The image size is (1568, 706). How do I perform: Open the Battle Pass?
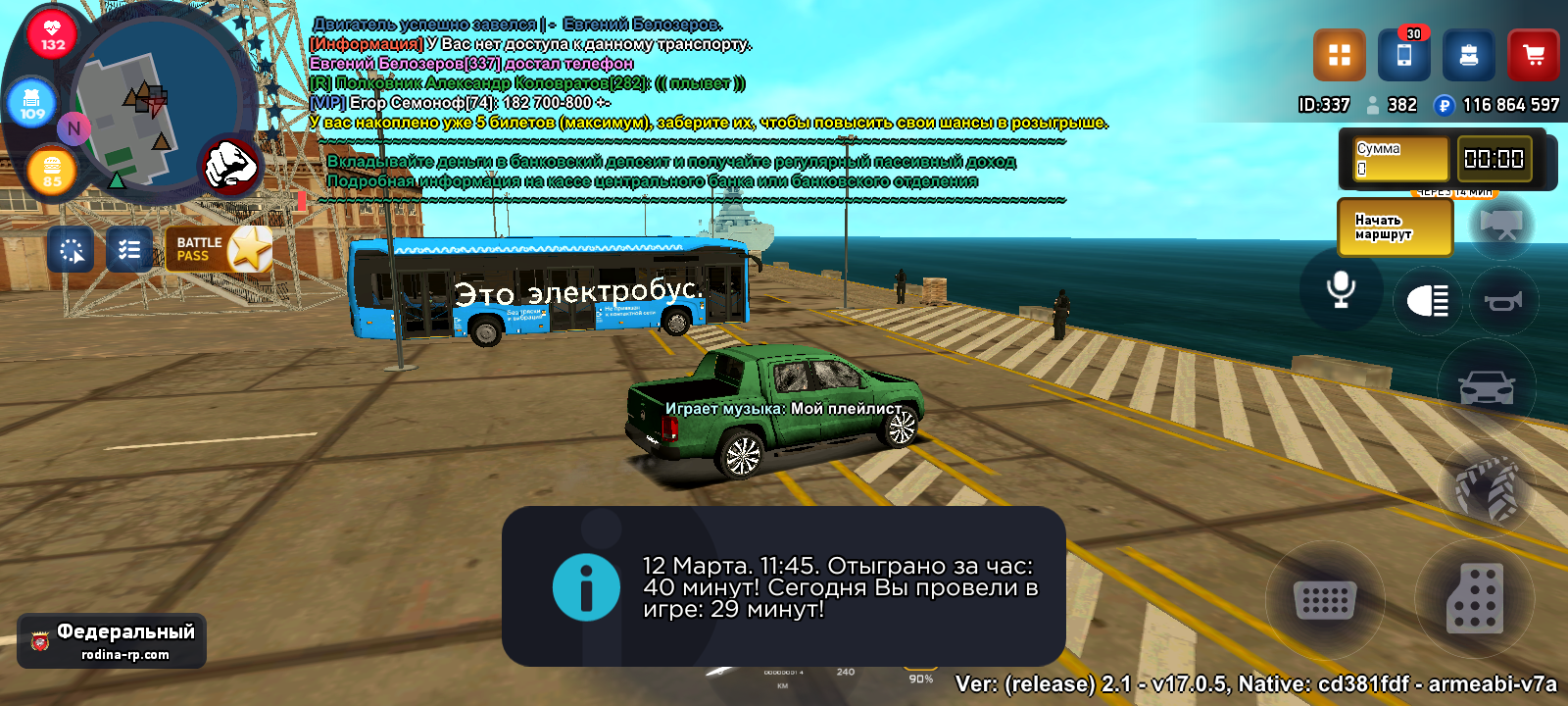pos(220,250)
